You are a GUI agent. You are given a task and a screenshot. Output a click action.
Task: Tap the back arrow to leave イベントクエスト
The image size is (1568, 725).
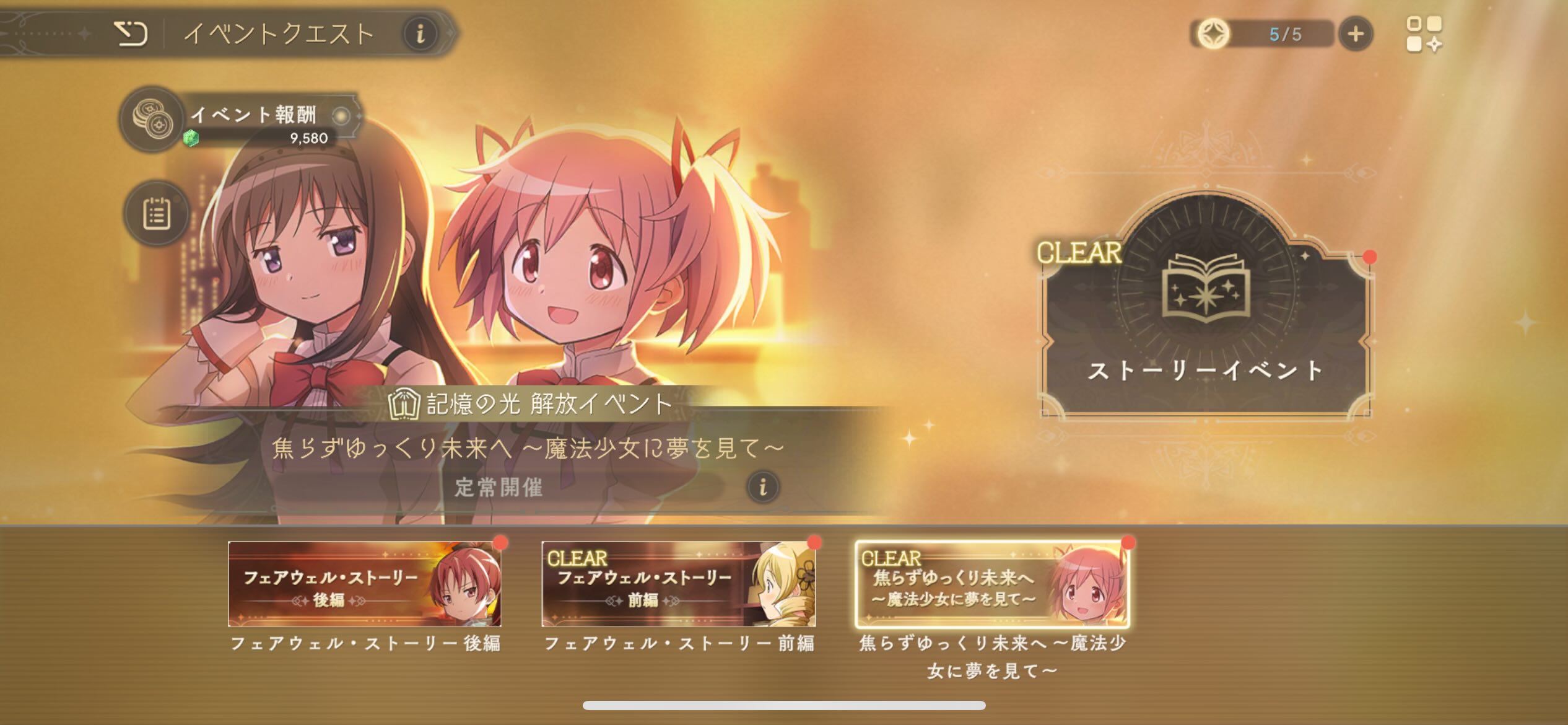[132, 34]
